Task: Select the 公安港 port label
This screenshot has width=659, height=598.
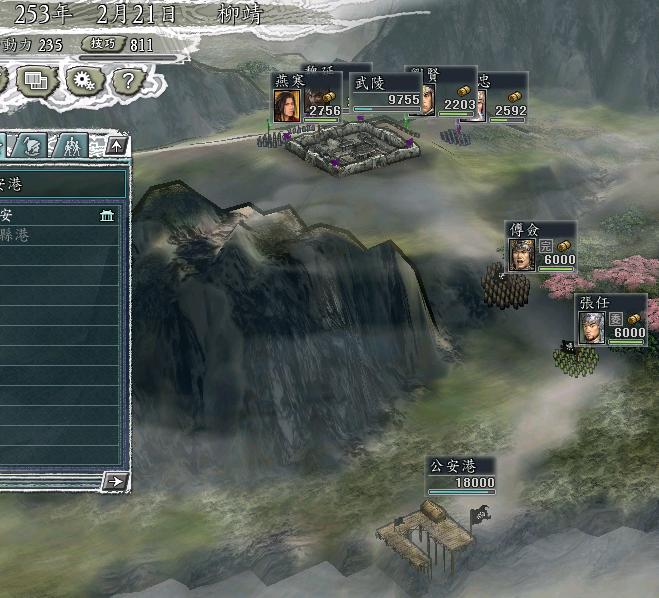Action: (x=462, y=475)
